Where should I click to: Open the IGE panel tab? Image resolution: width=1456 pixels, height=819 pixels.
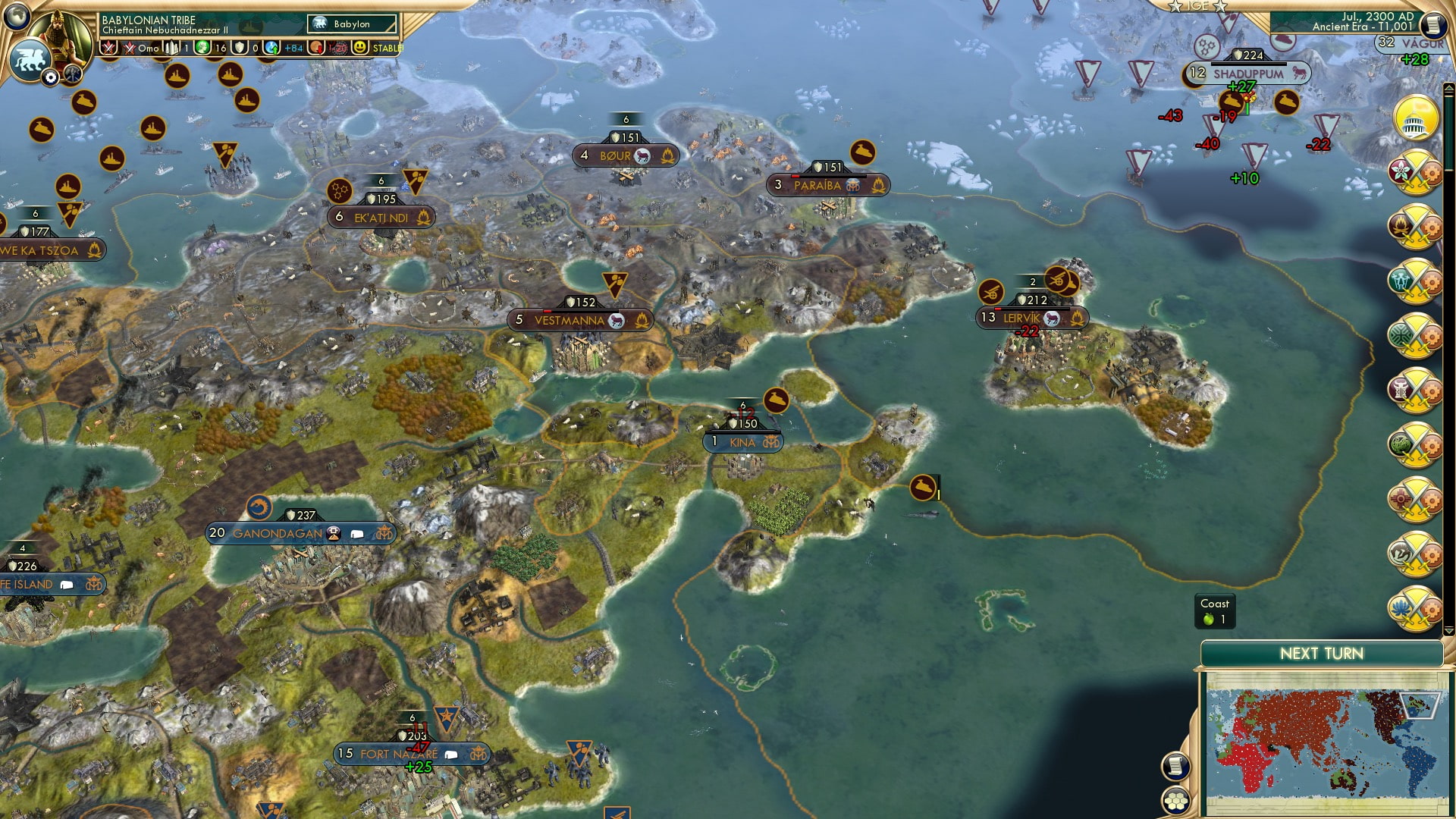[x=1197, y=6]
